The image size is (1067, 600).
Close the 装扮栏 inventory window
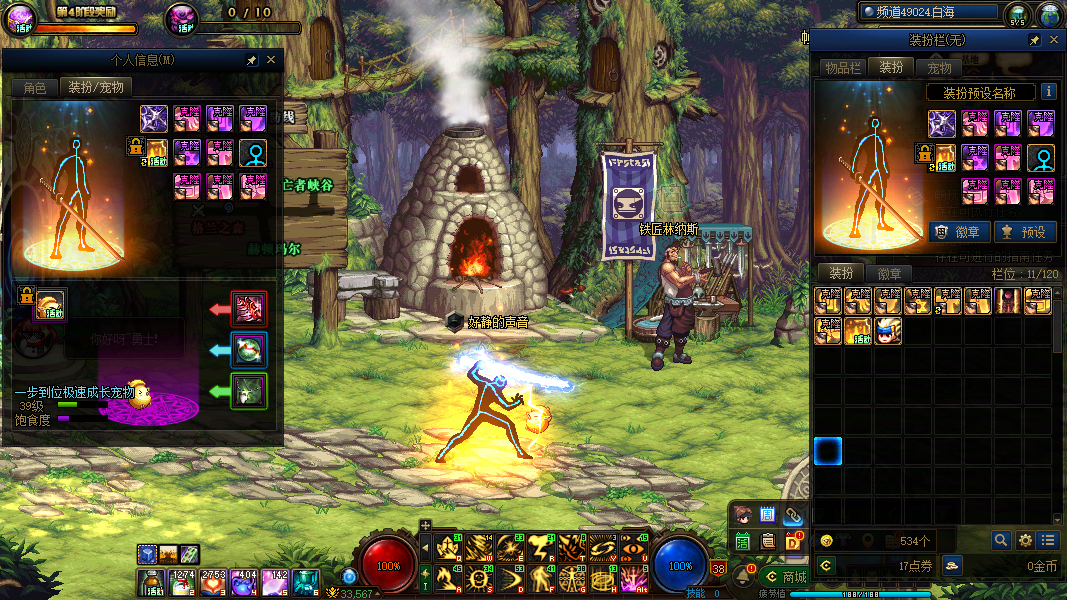click(x=1054, y=40)
